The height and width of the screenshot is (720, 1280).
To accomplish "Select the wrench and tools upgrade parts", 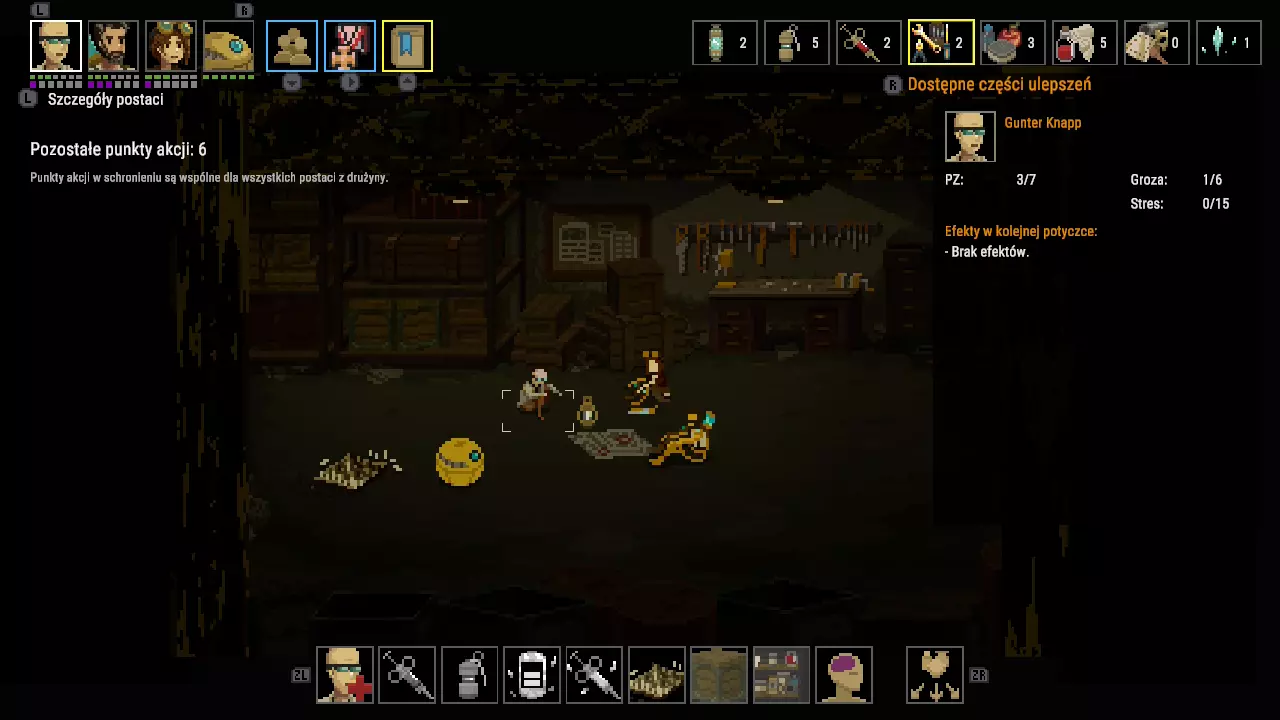I will [x=941, y=43].
